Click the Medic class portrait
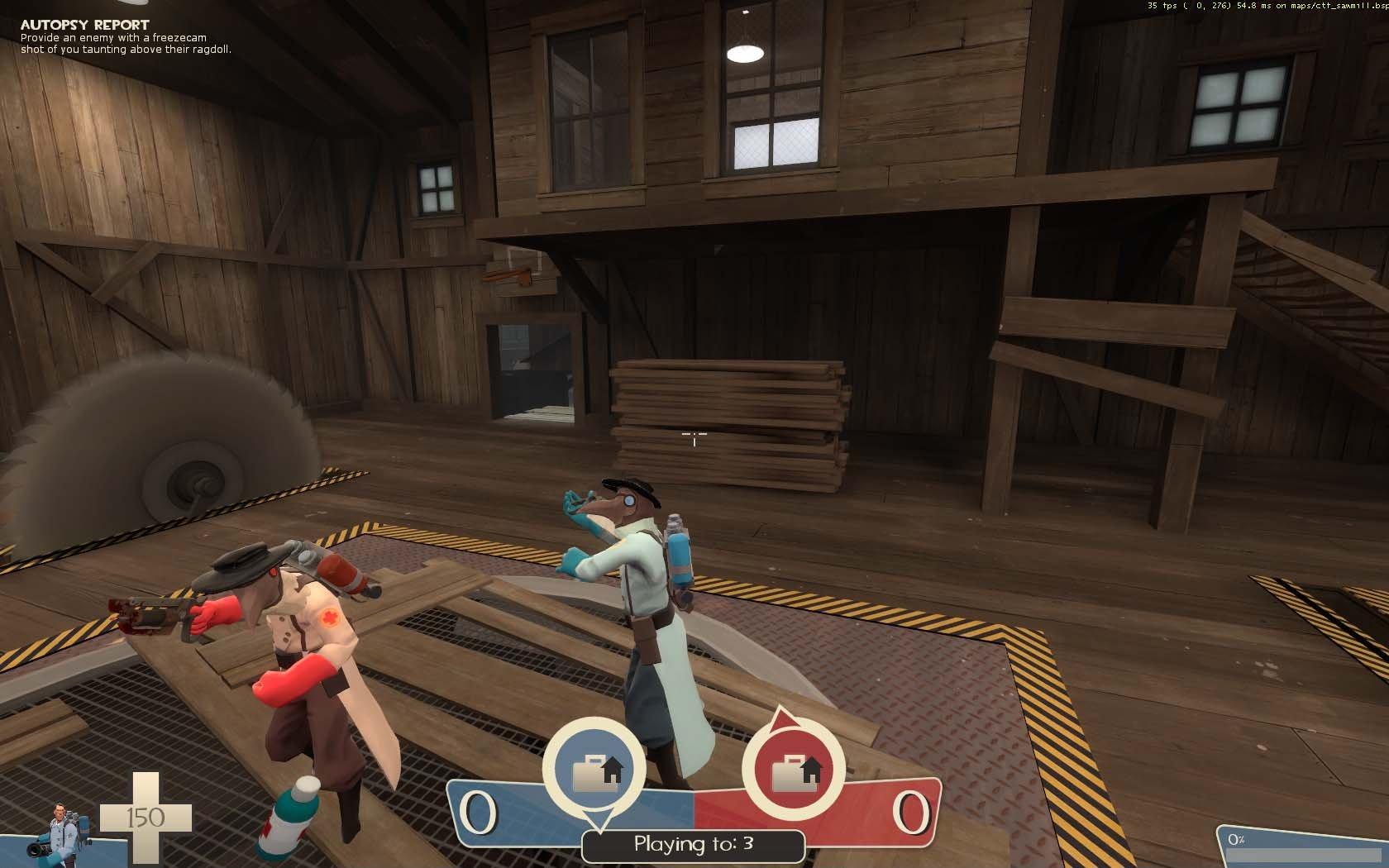The image size is (1389, 868). pyautogui.click(x=58, y=829)
